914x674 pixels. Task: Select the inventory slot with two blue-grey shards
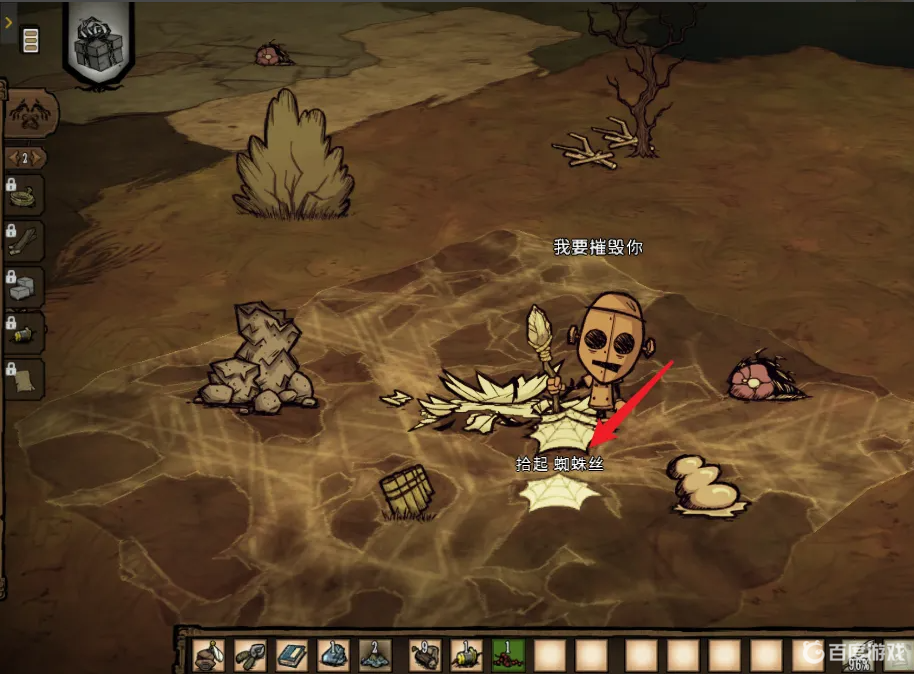375,655
